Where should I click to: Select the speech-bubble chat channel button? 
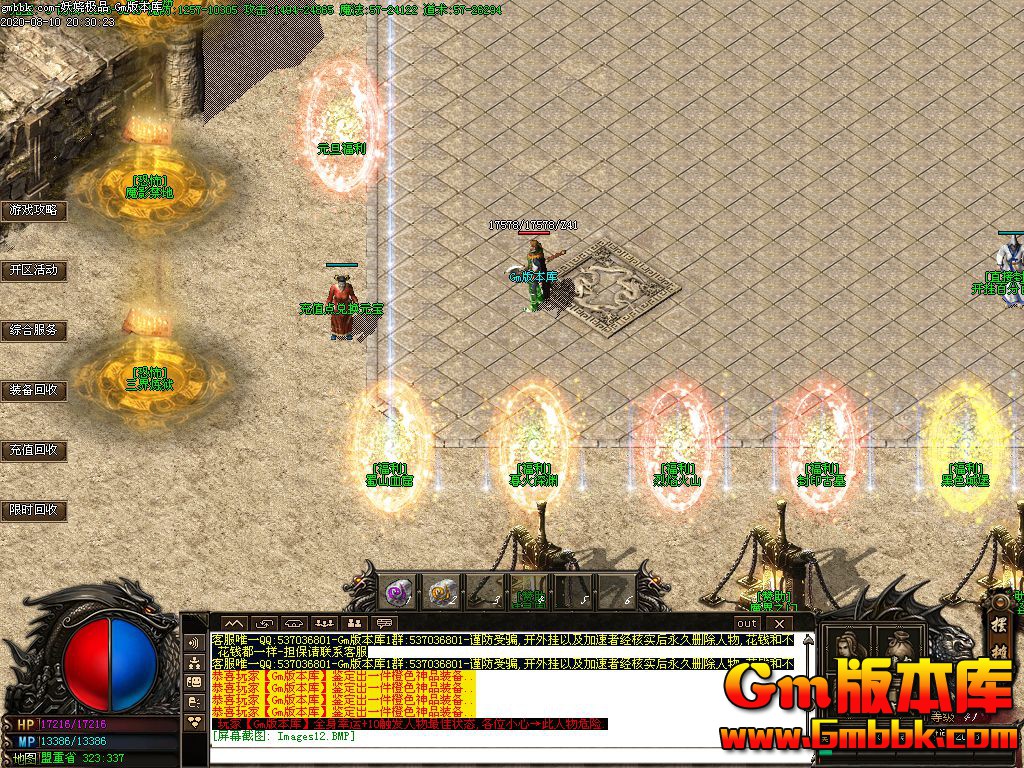click(x=383, y=624)
